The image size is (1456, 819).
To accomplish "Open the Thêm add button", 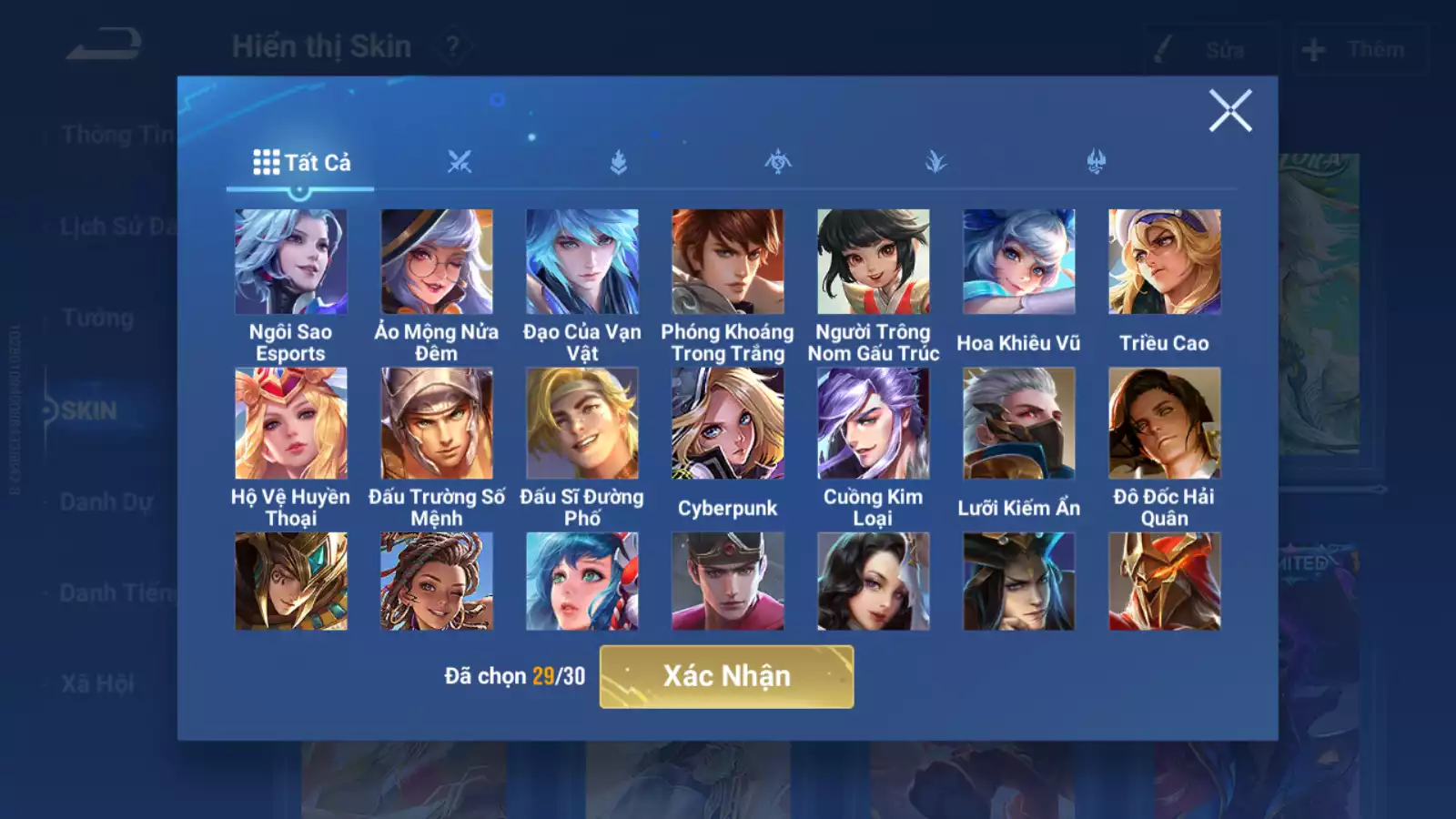I will 1359,49.
